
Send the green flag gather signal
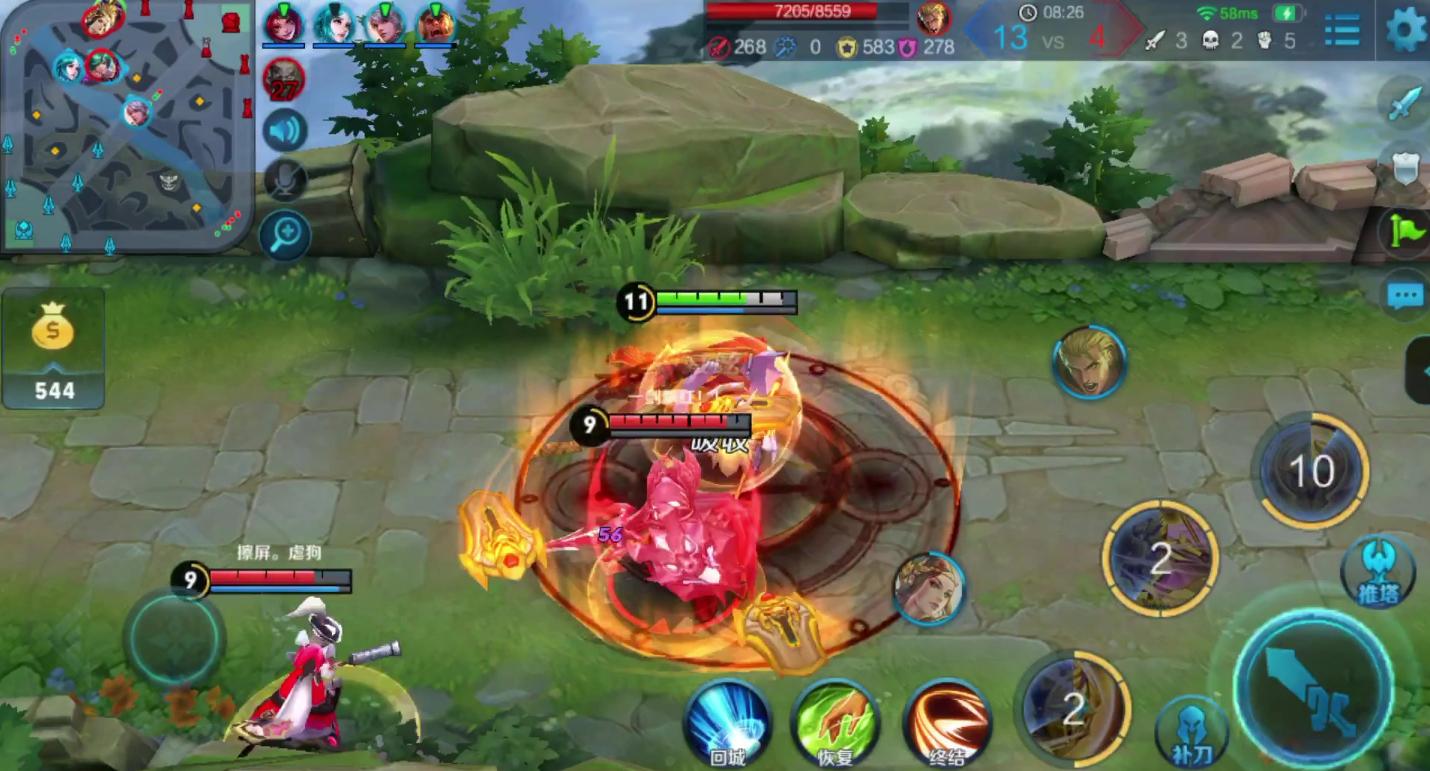coord(1406,231)
